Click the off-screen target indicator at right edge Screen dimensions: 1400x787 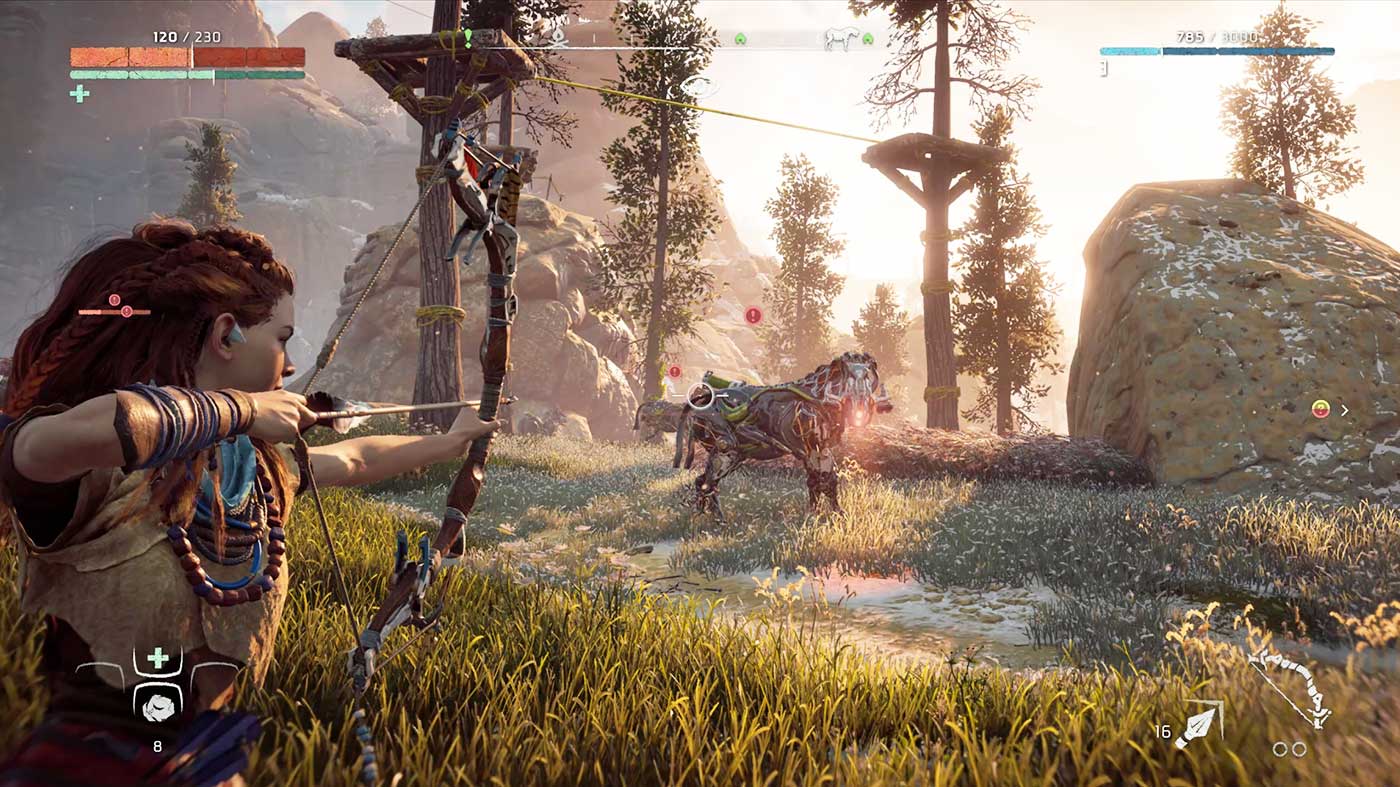[1322, 409]
